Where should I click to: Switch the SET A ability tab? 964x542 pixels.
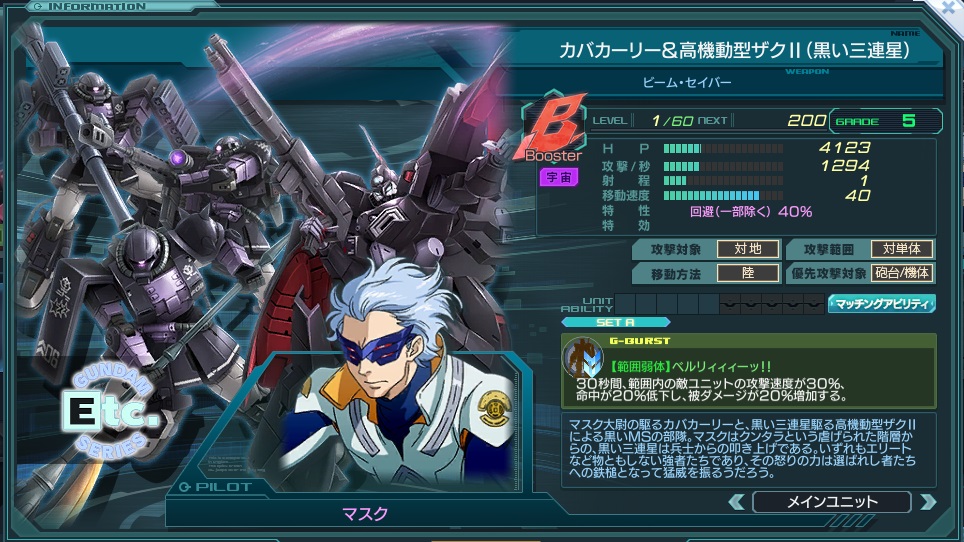(x=615, y=322)
